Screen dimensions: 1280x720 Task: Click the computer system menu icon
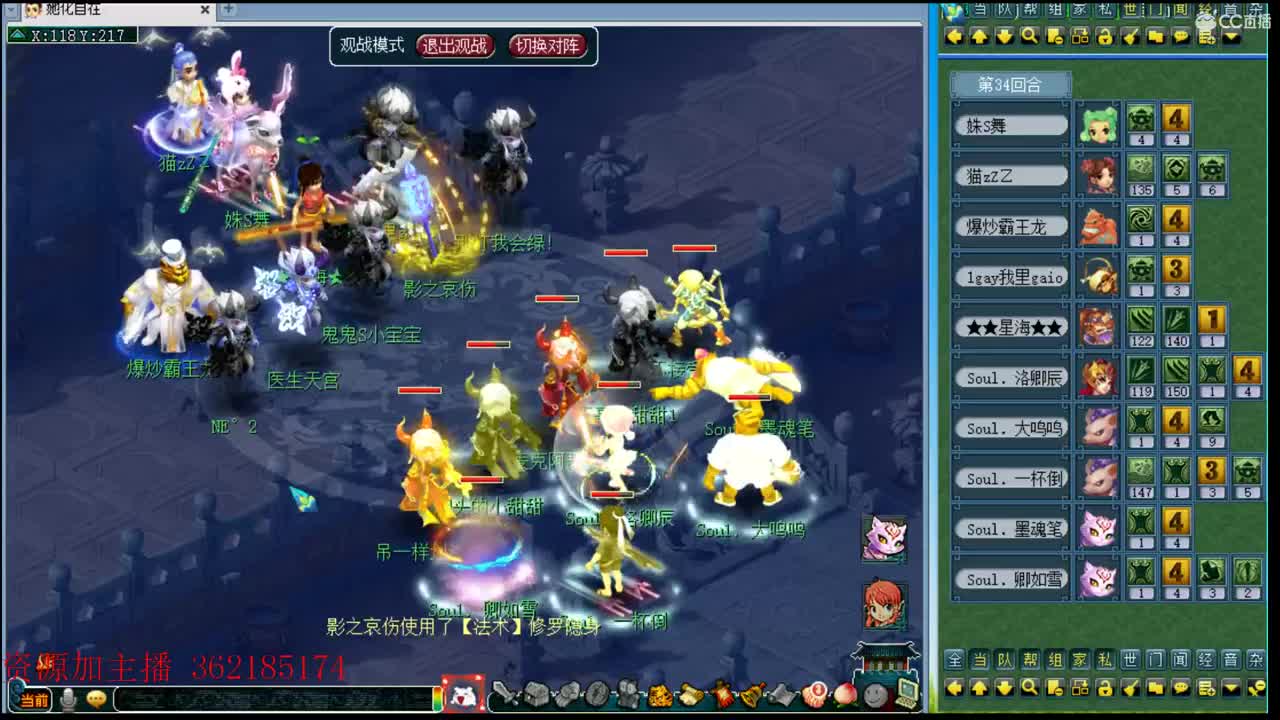click(x=906, y=694)
